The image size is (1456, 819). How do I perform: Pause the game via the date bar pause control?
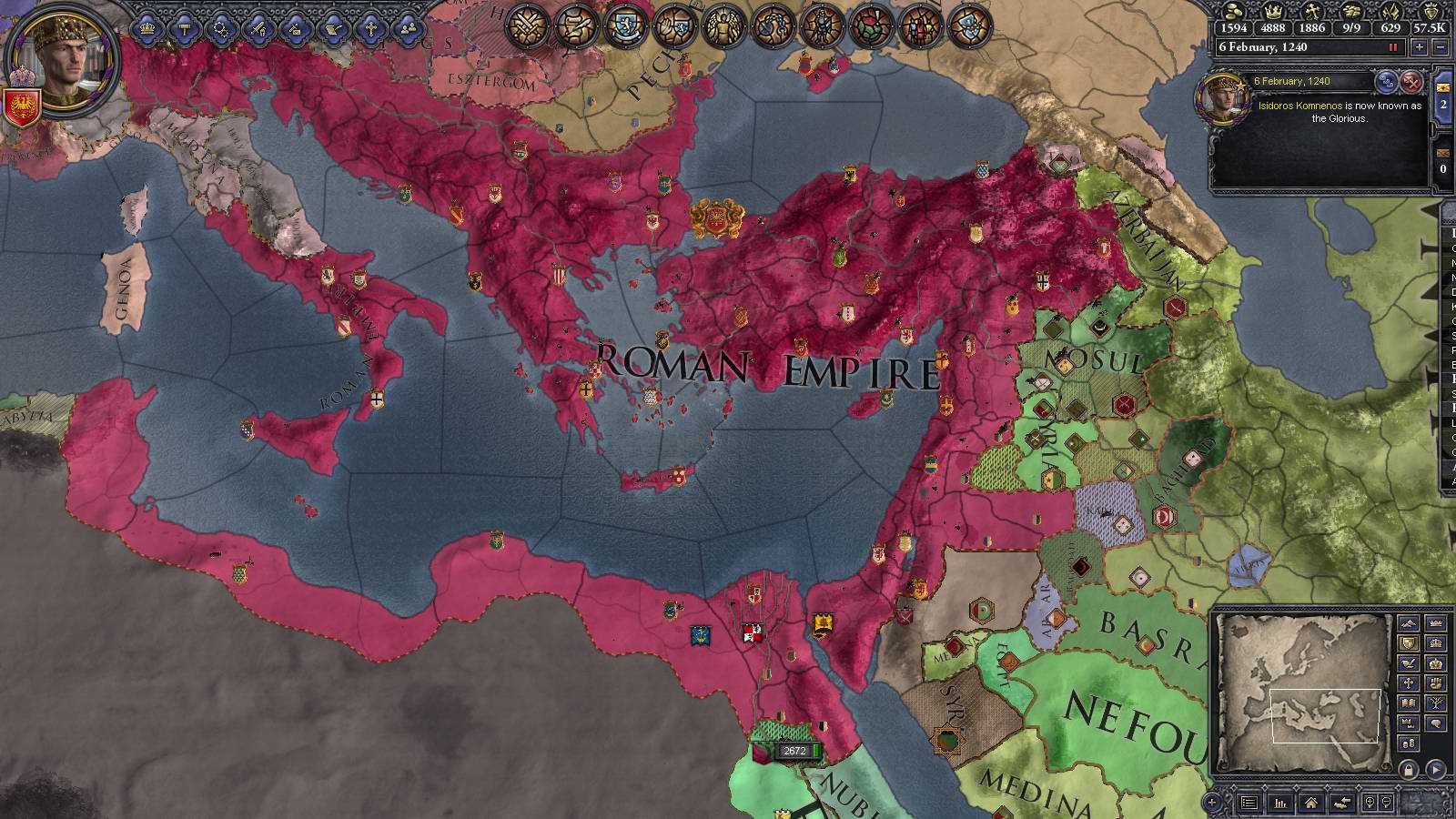tap(1393, 47)
